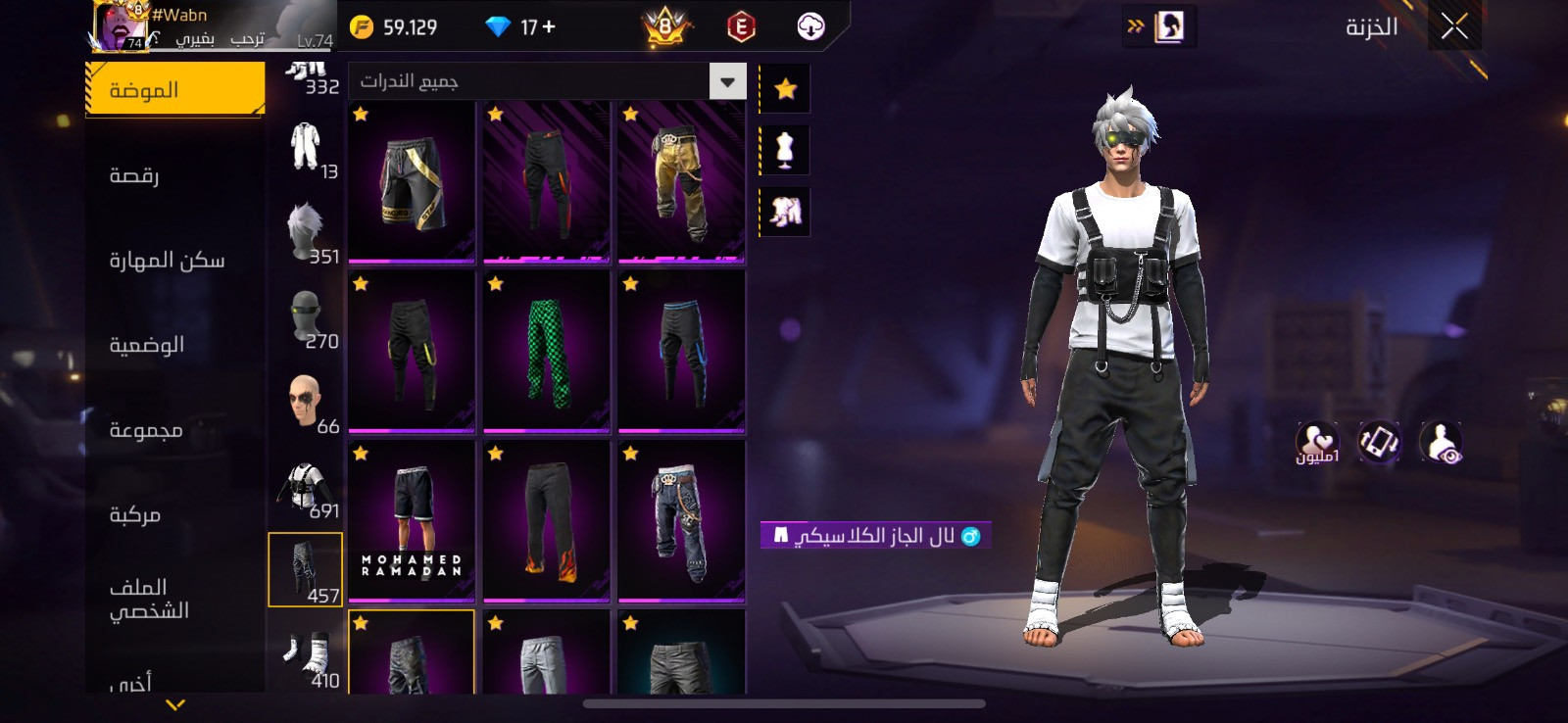Show favorites with the star filter button

785,89
